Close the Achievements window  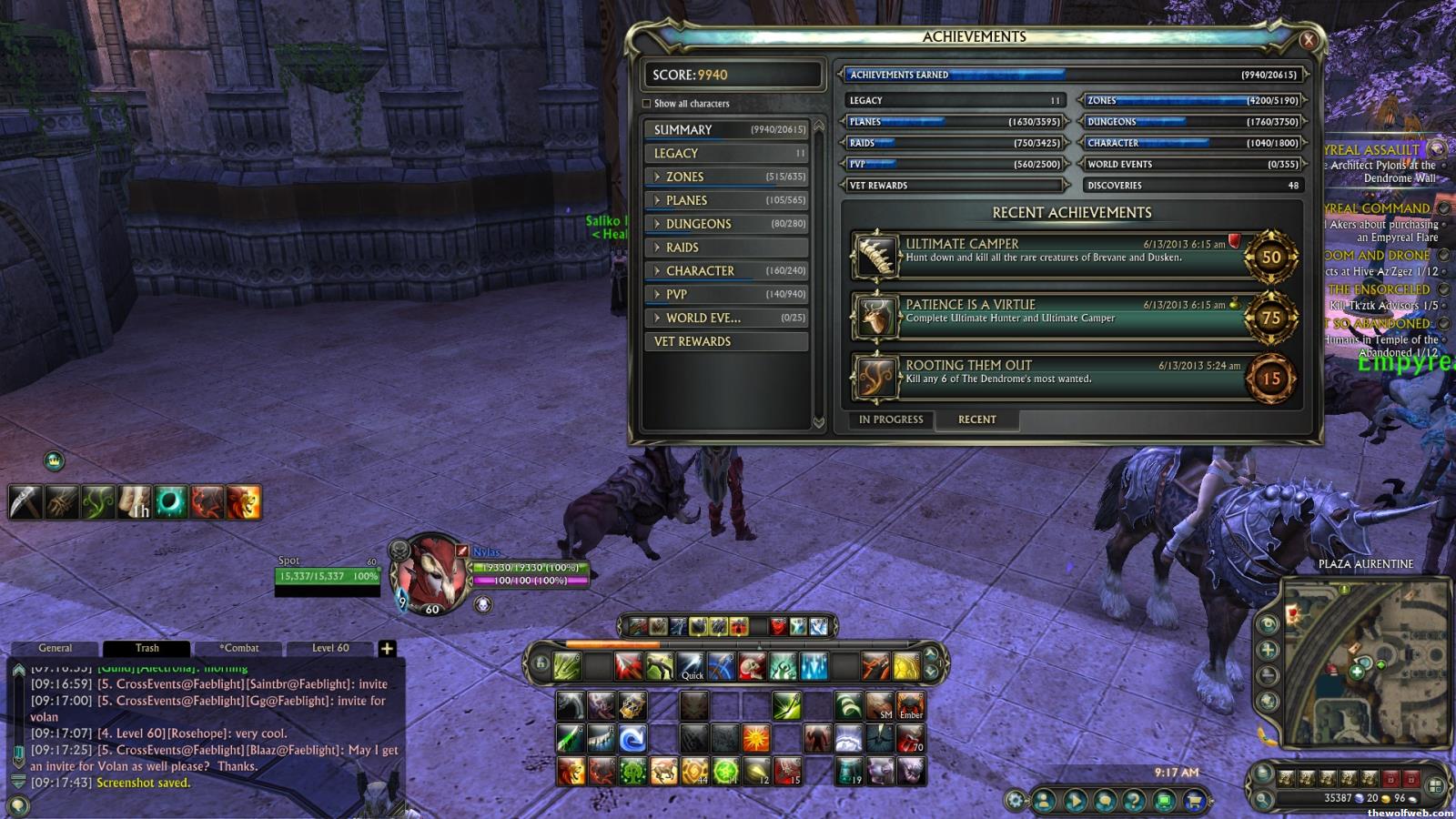(x=1308, y=40)
